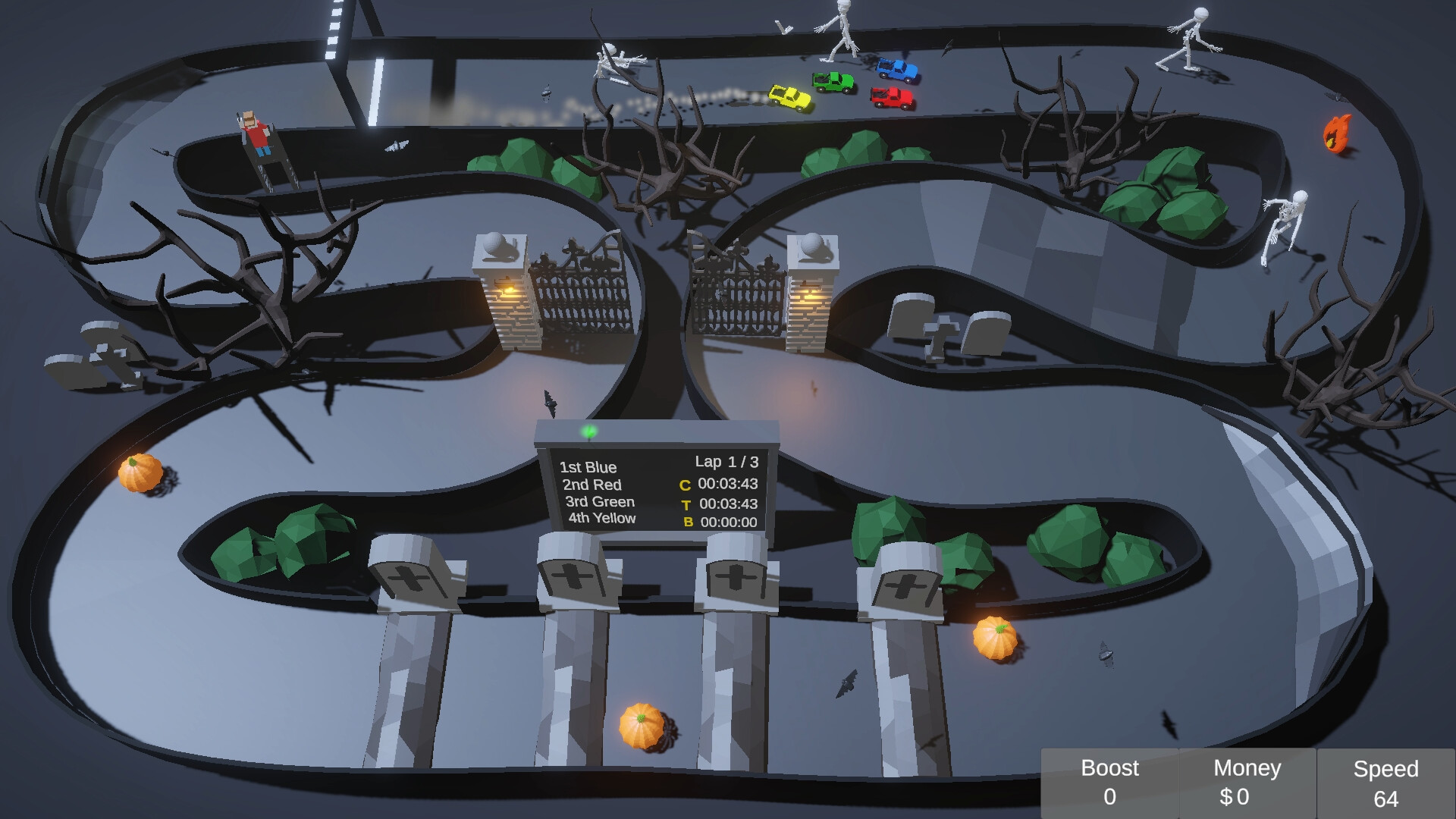The height and width of the screenshot is (819, 1456).
Task: Click the 1st Blue standings entry
Action: pyautogui.click(x=588, y=467)
